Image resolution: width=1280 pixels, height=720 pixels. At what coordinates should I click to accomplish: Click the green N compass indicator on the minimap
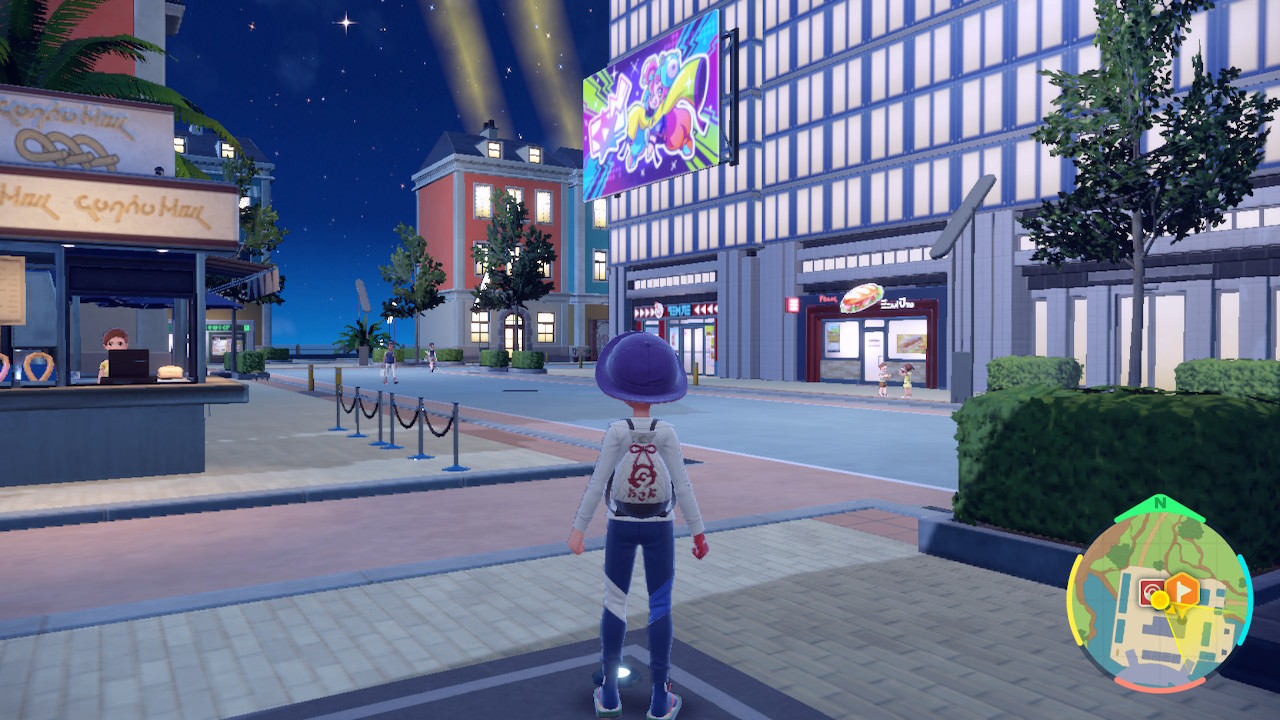(x=1159, y=503)
